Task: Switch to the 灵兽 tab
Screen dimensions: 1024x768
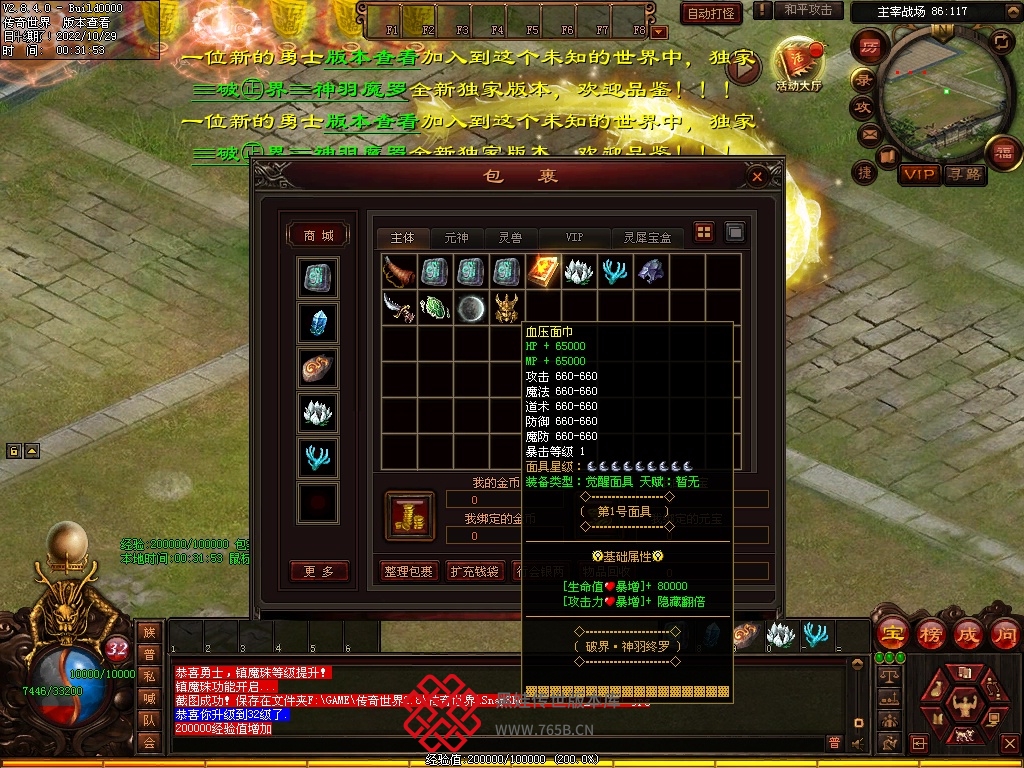Action: click(510, 238)
